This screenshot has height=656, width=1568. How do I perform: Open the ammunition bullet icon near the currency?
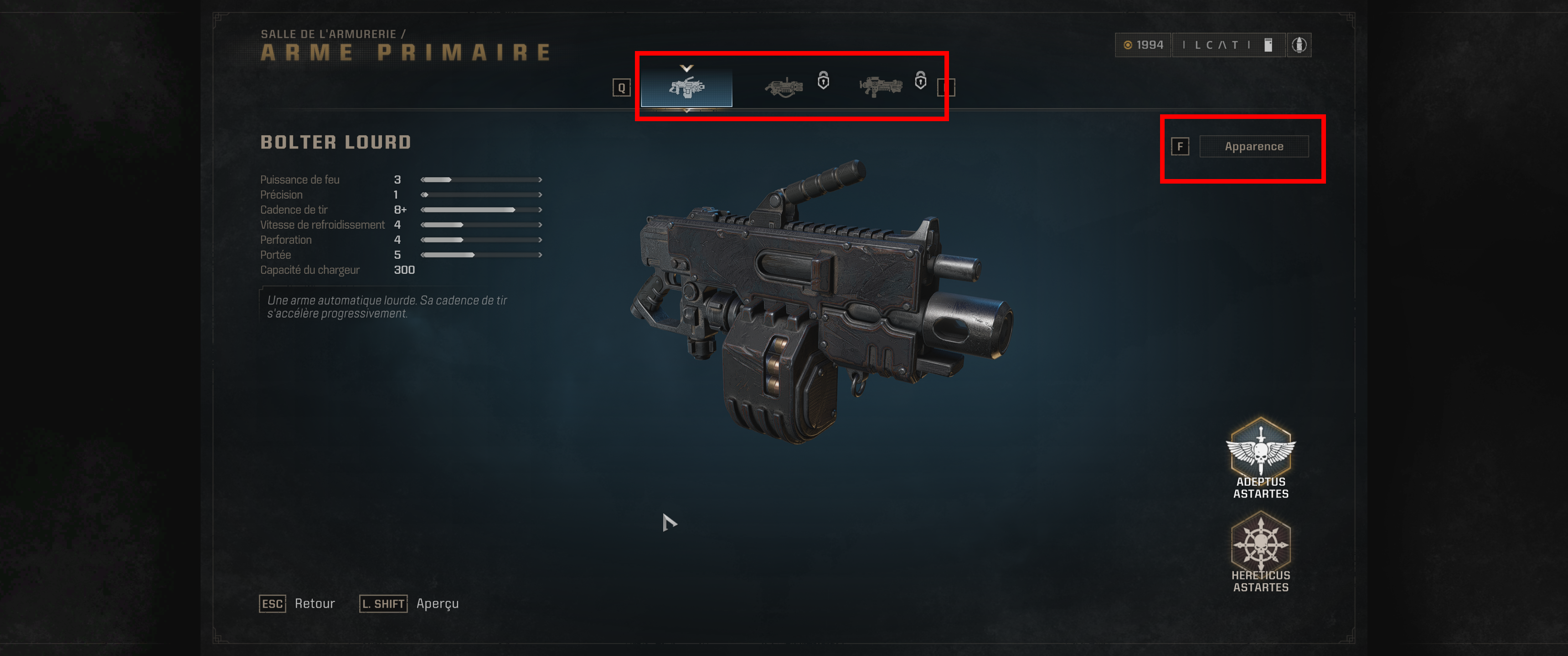(x=1301, y=45)
